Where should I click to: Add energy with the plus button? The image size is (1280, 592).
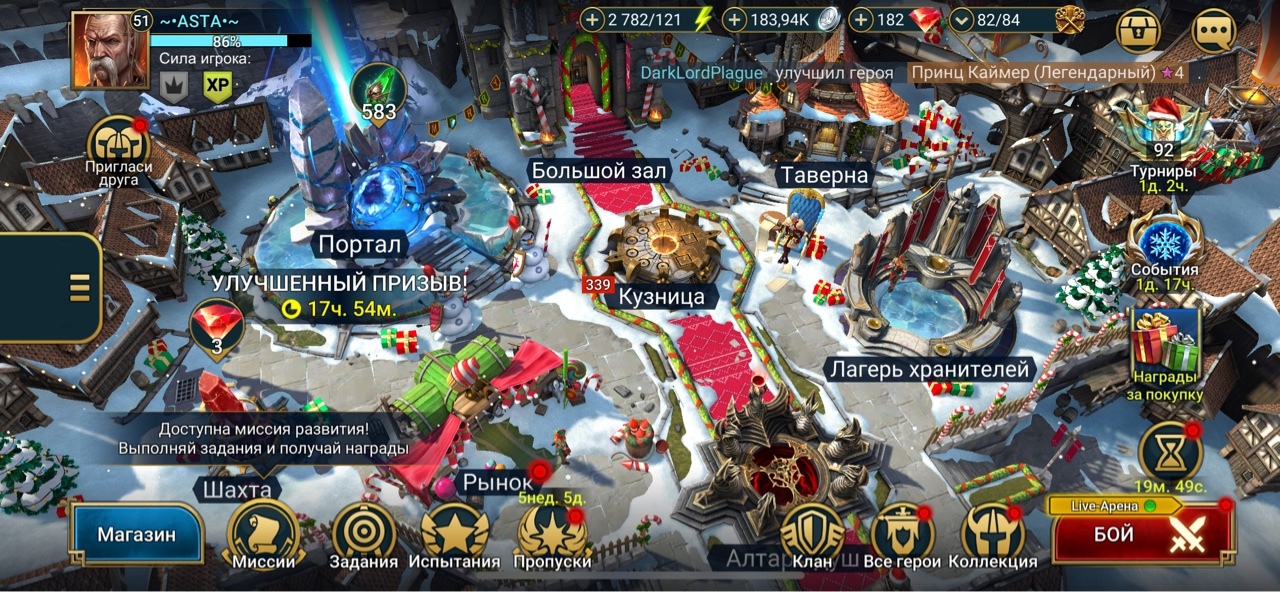pos(593,19)
